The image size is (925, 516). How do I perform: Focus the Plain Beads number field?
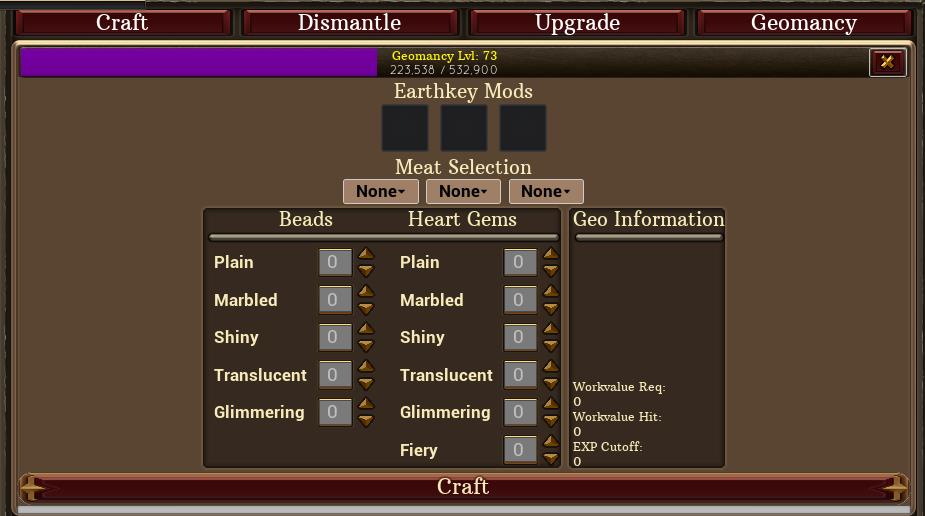tap(334, 262)
